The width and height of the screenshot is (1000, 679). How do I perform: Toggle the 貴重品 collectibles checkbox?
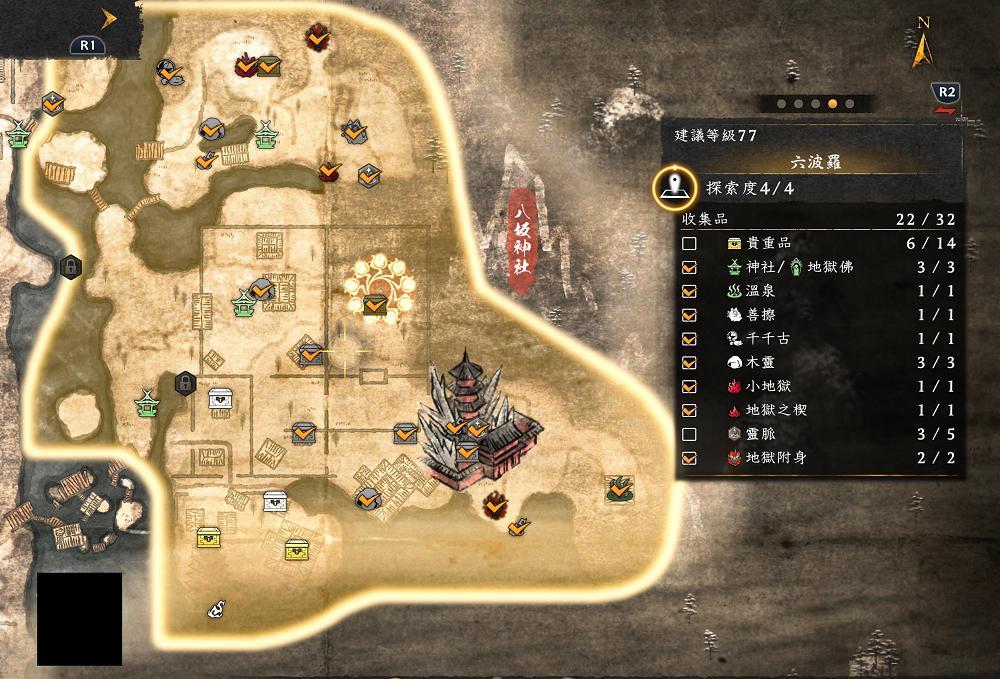[689, 243]
